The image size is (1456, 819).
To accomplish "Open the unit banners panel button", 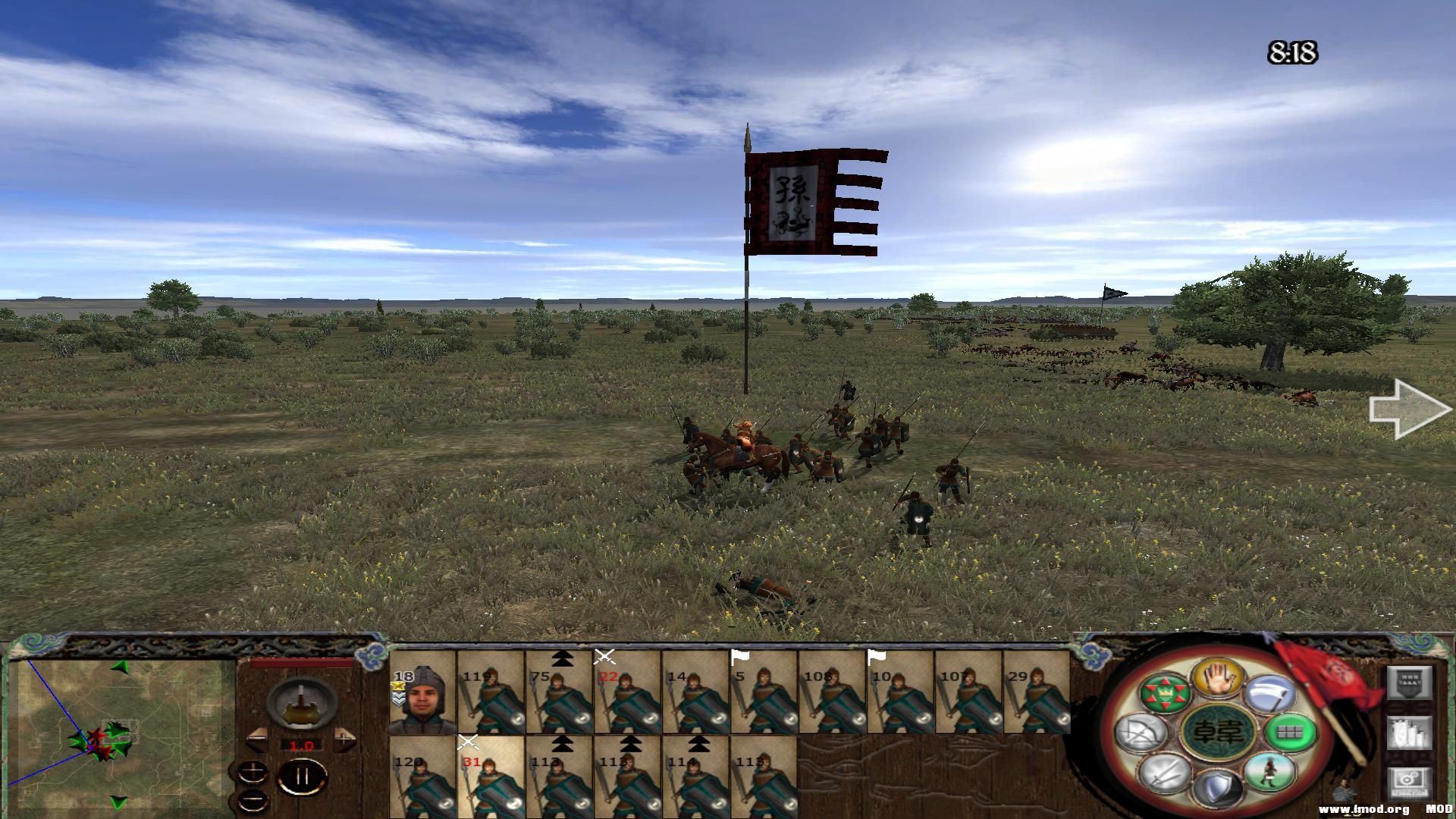I will point(1409,683).
